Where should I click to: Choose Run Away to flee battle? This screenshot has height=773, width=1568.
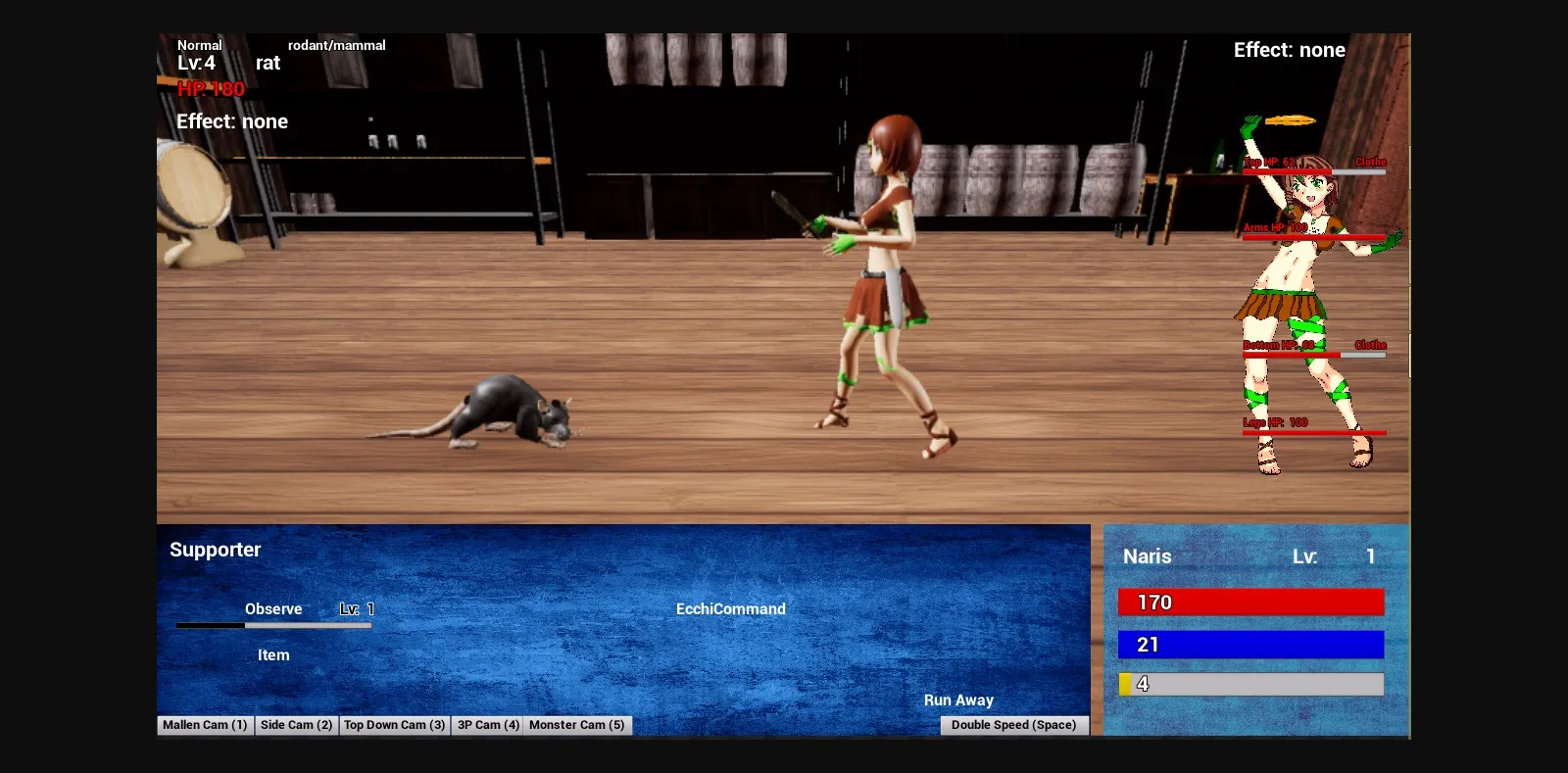tap(959, 700)
